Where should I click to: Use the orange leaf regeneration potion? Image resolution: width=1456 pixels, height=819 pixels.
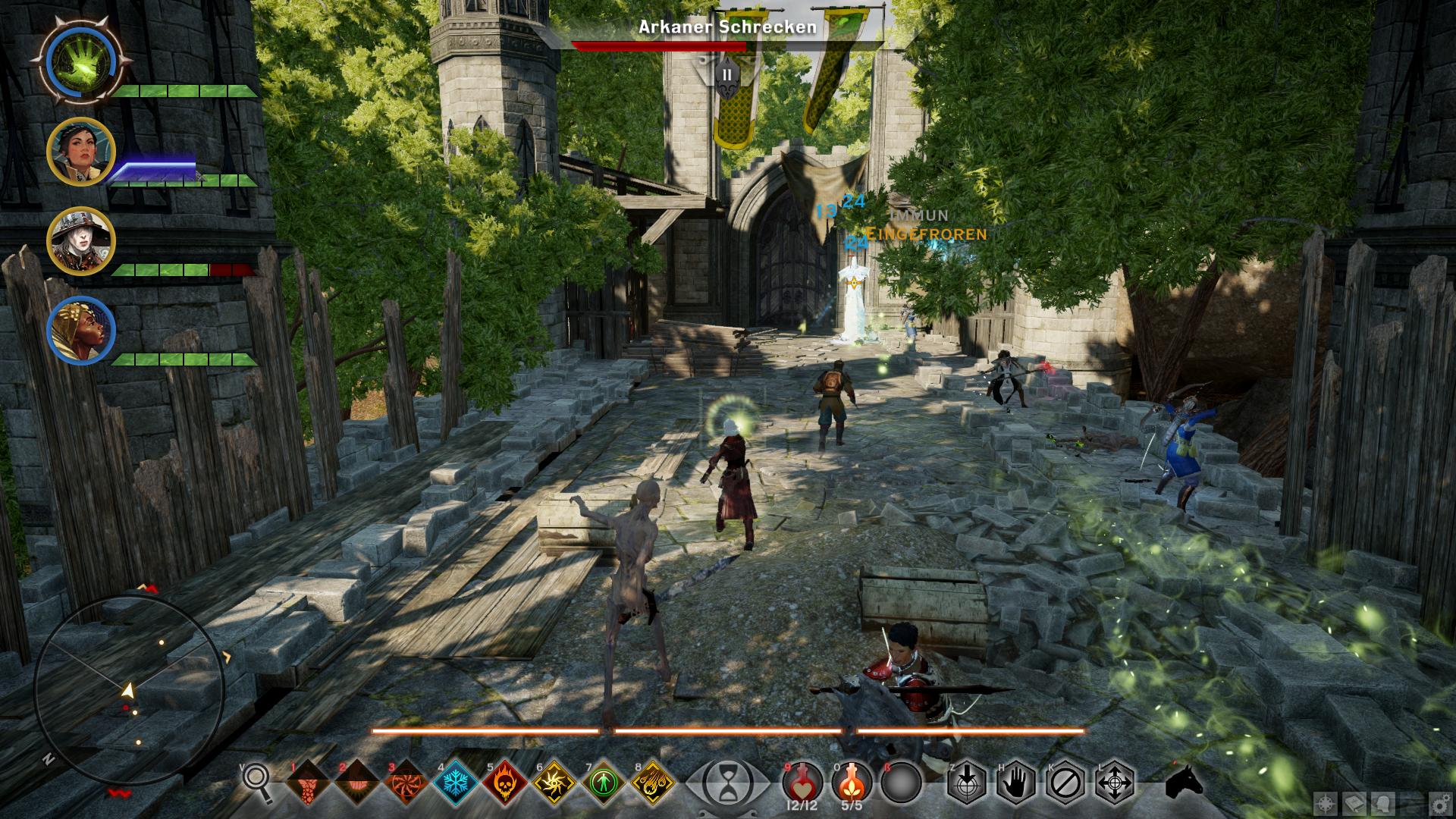[852, 781]
